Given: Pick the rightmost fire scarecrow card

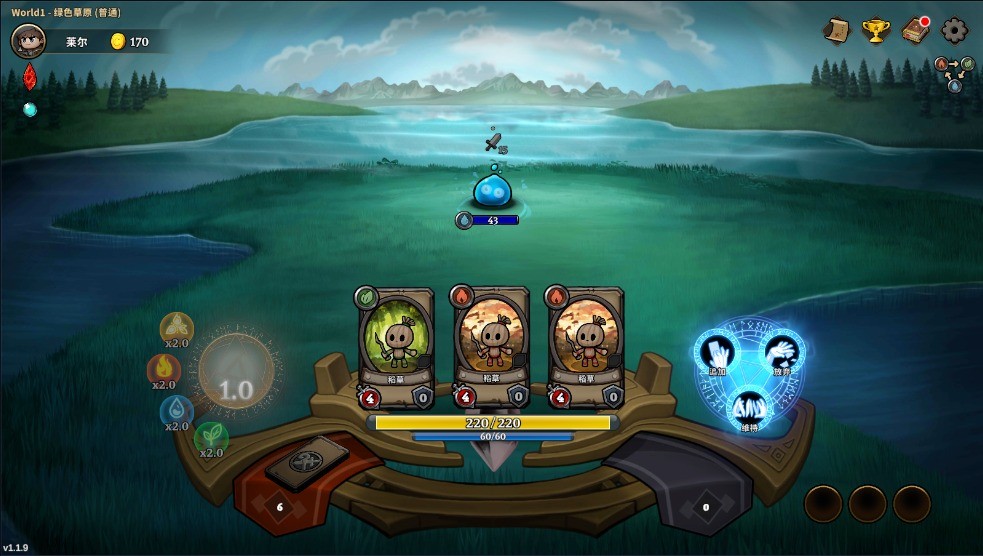Looking at the screenshot, I should pos(586,345).
